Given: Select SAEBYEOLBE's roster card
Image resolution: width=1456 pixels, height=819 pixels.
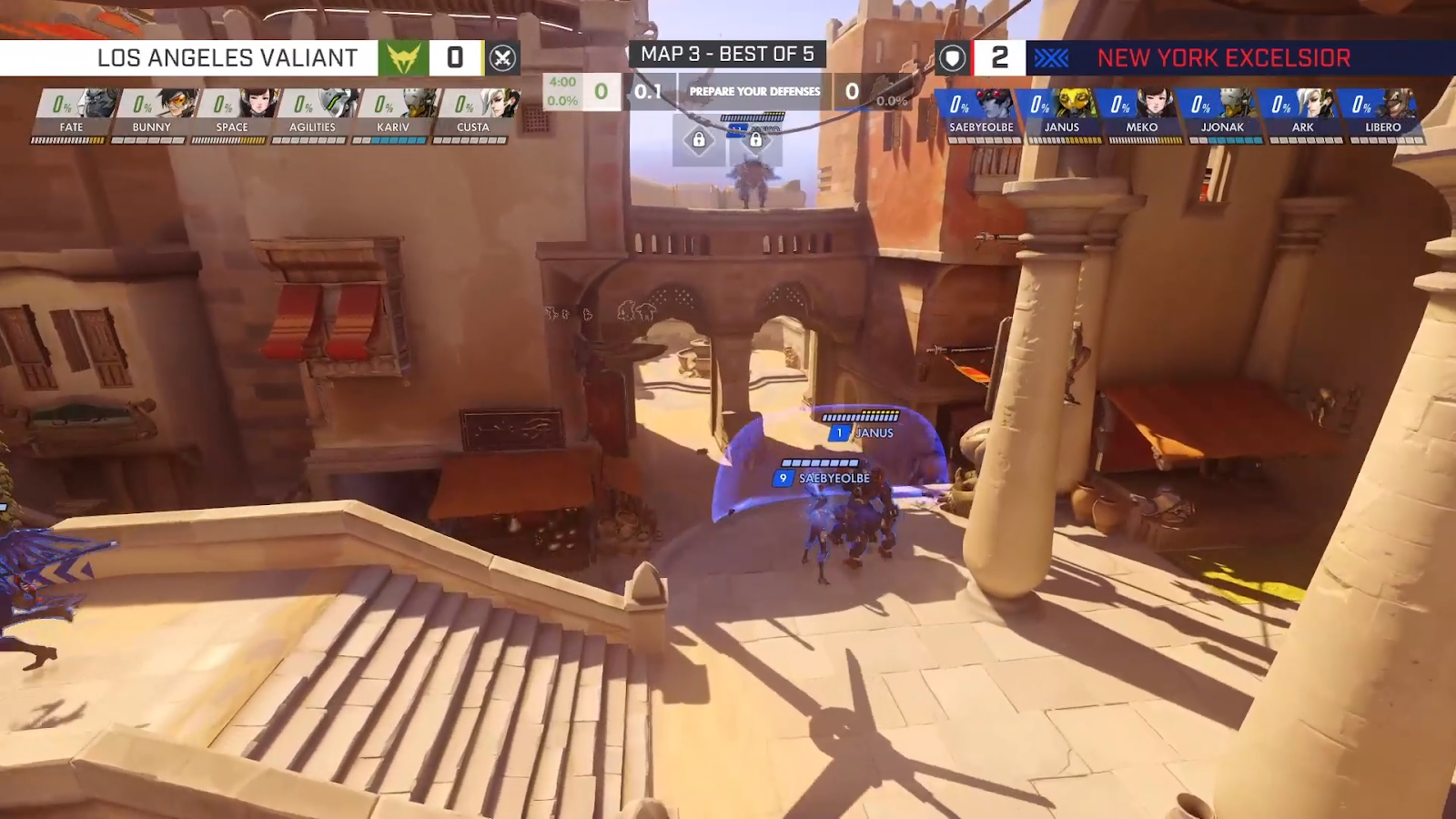Looking at the screenshot, I should [981, 113].
